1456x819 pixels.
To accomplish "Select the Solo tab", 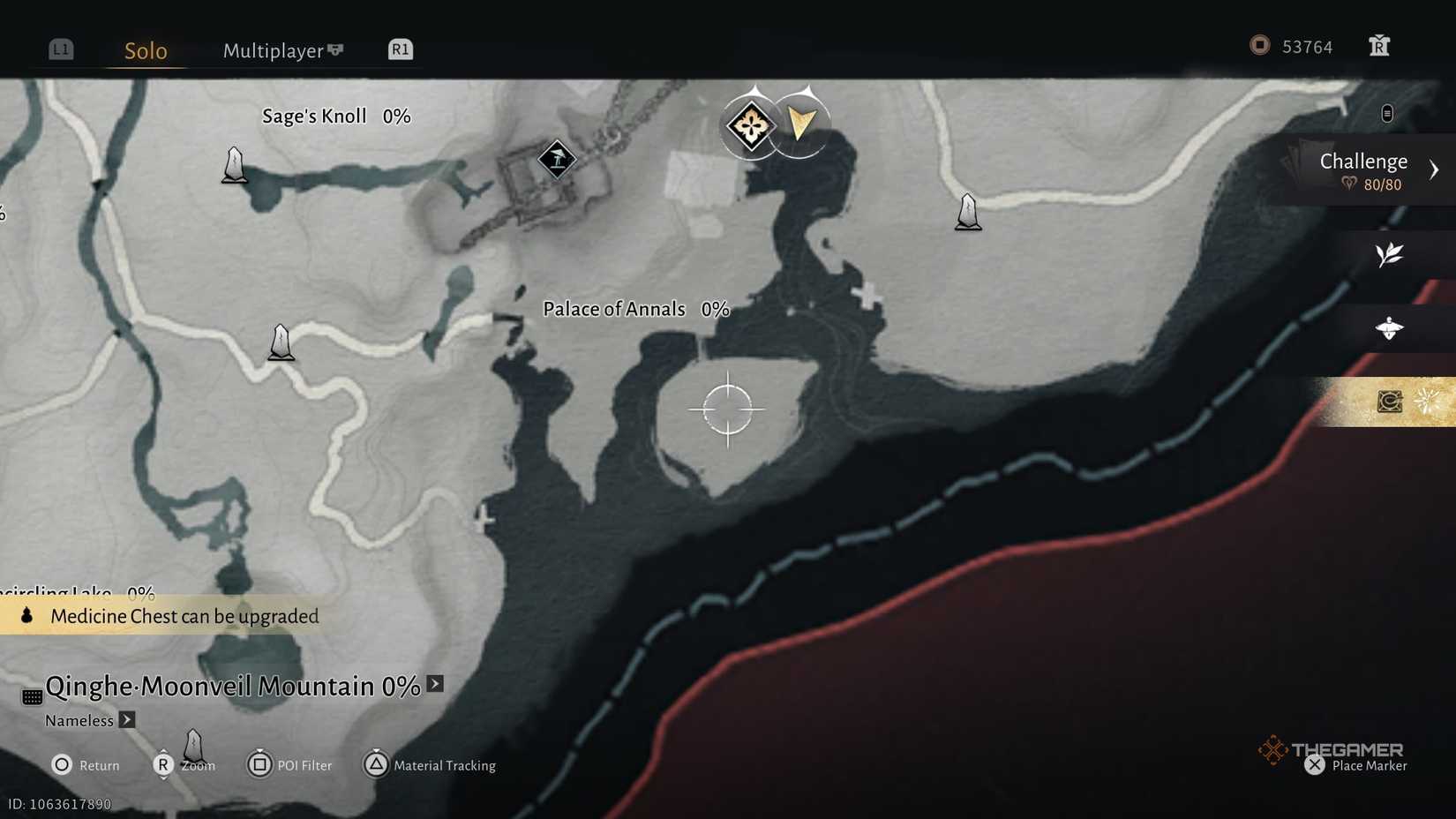I will click(x=144, y=50).
